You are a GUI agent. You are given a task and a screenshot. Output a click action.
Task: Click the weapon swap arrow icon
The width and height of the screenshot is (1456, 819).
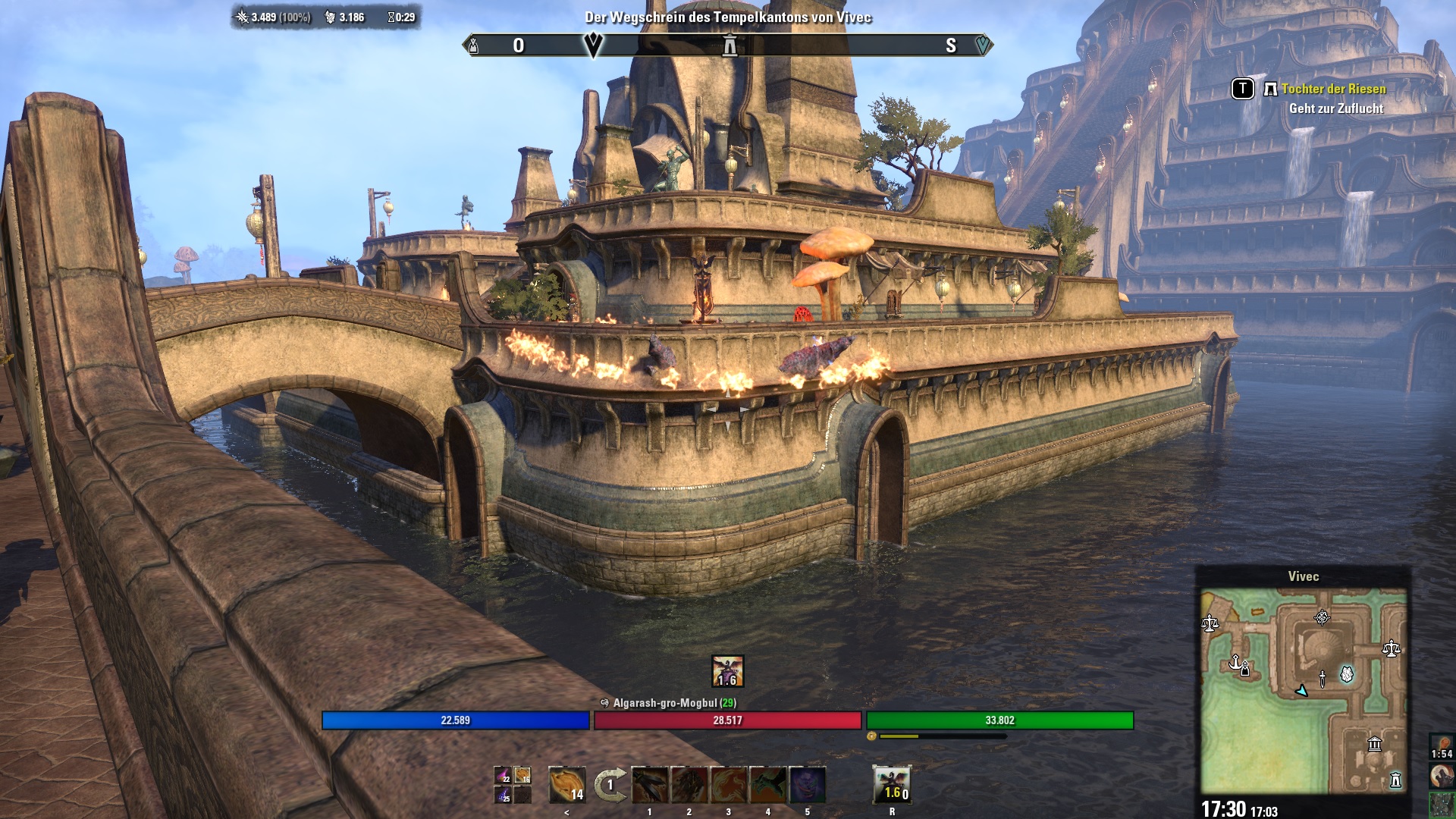[610, 785]
